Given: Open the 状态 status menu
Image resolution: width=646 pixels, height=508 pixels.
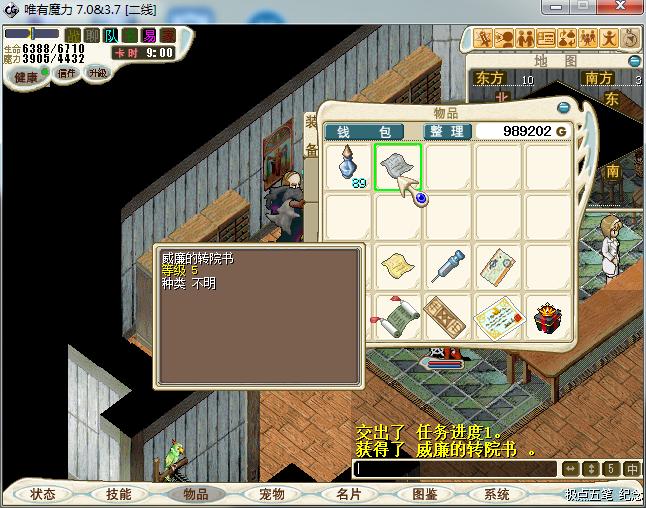Looking at the screenshot, I should click(43, 494).
